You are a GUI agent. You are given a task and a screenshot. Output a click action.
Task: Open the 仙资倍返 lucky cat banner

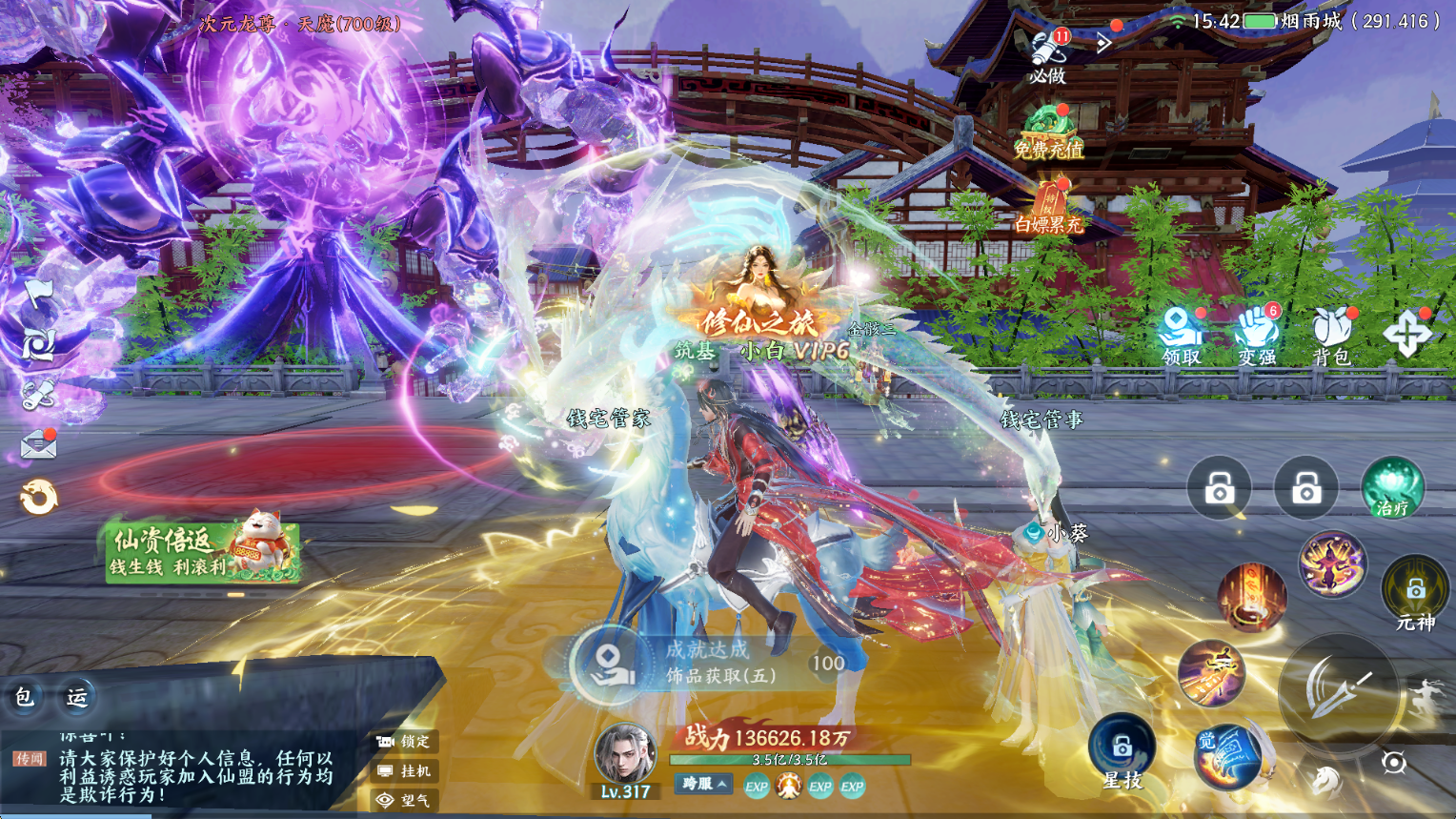point(203,551)
